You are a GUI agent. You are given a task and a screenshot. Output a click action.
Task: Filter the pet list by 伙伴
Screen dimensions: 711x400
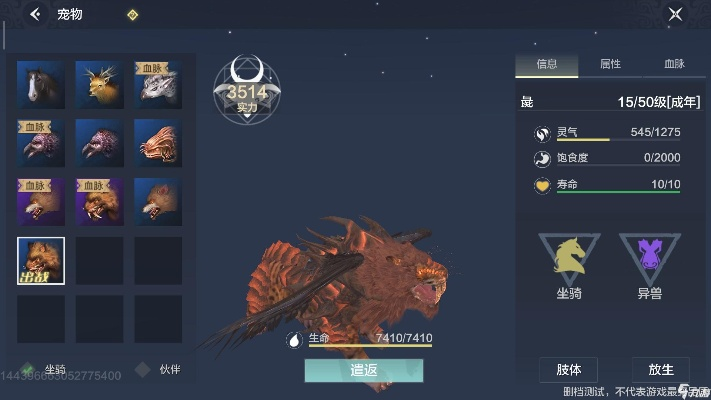(162, 369)
